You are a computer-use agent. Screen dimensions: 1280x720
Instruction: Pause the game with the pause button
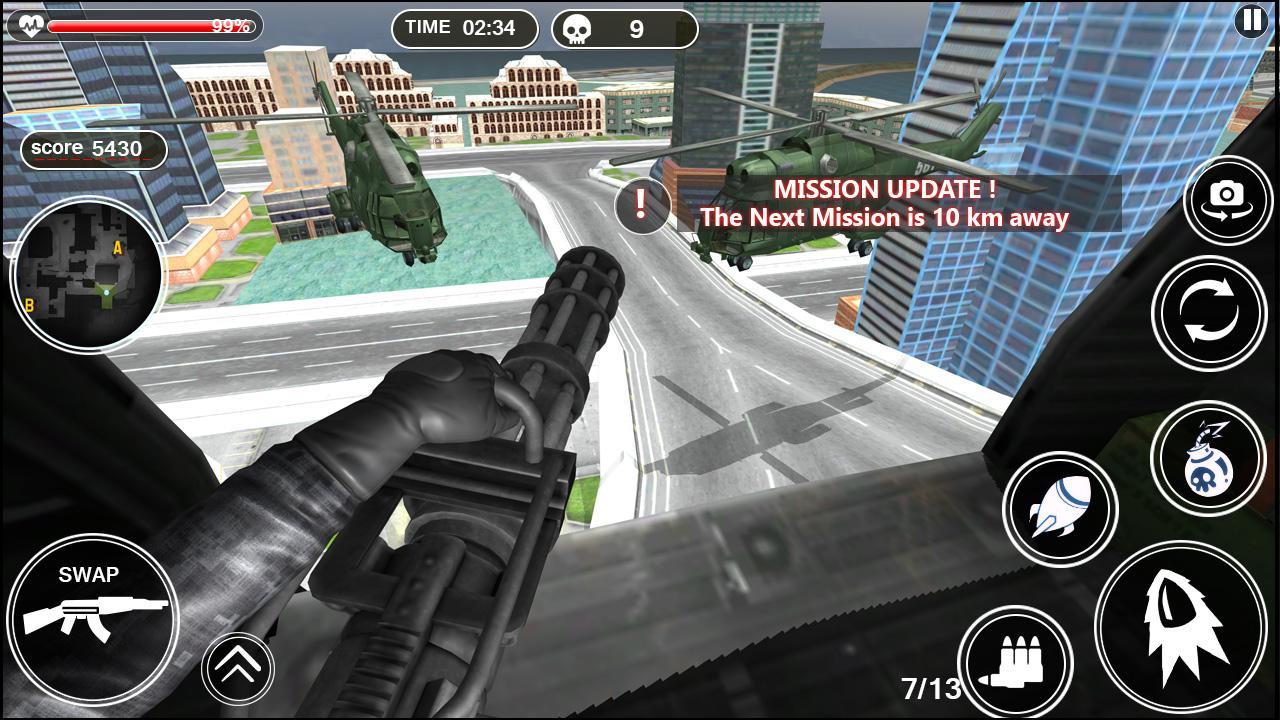click(x=1252, y=20)
